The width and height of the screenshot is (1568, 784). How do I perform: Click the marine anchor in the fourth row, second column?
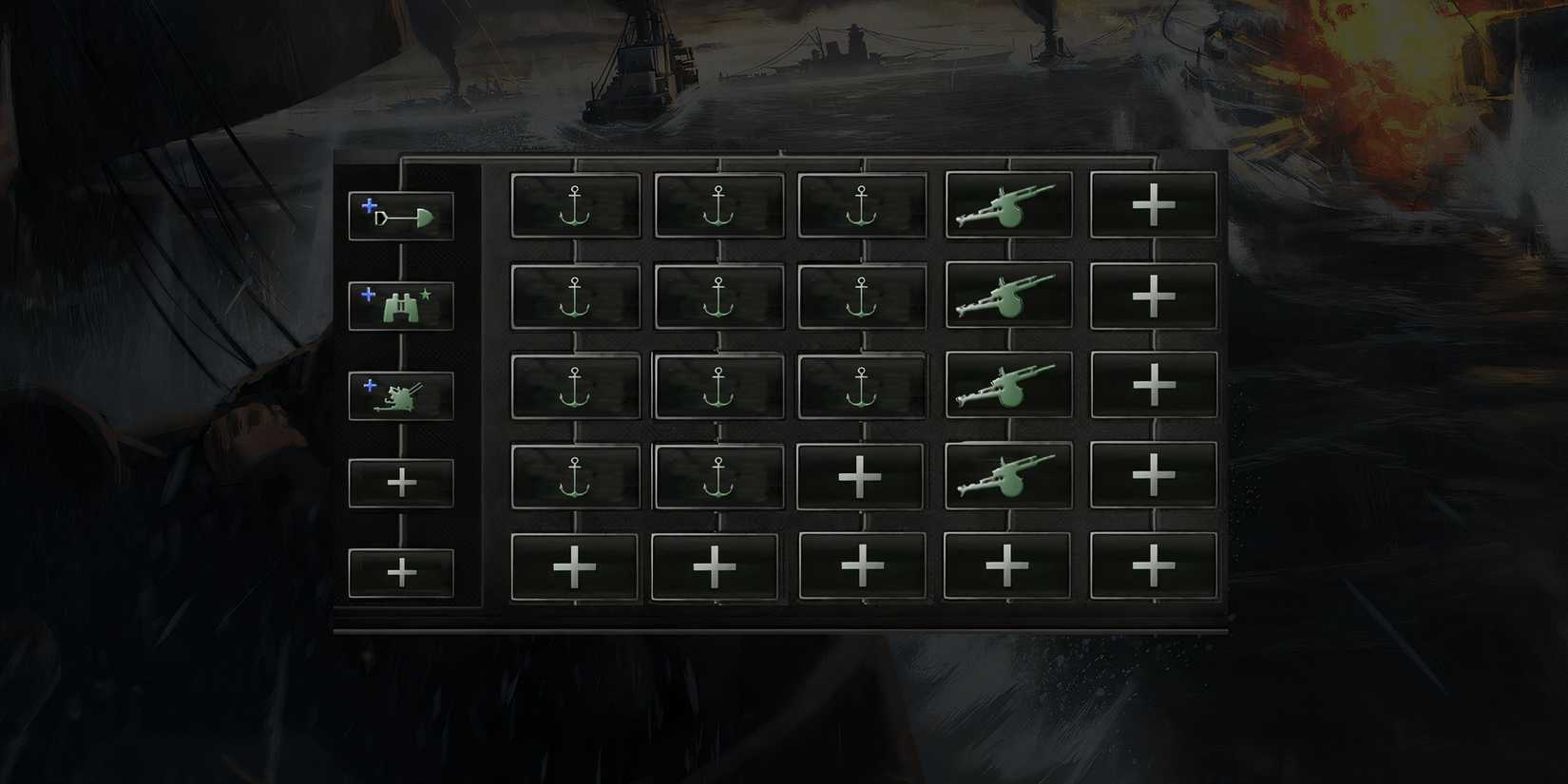pos(717,475)
